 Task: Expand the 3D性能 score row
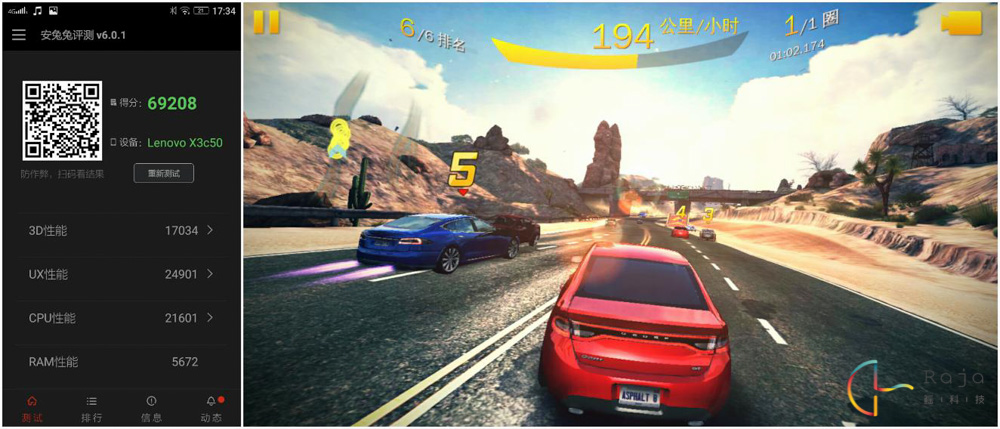[x=120, y=231]
